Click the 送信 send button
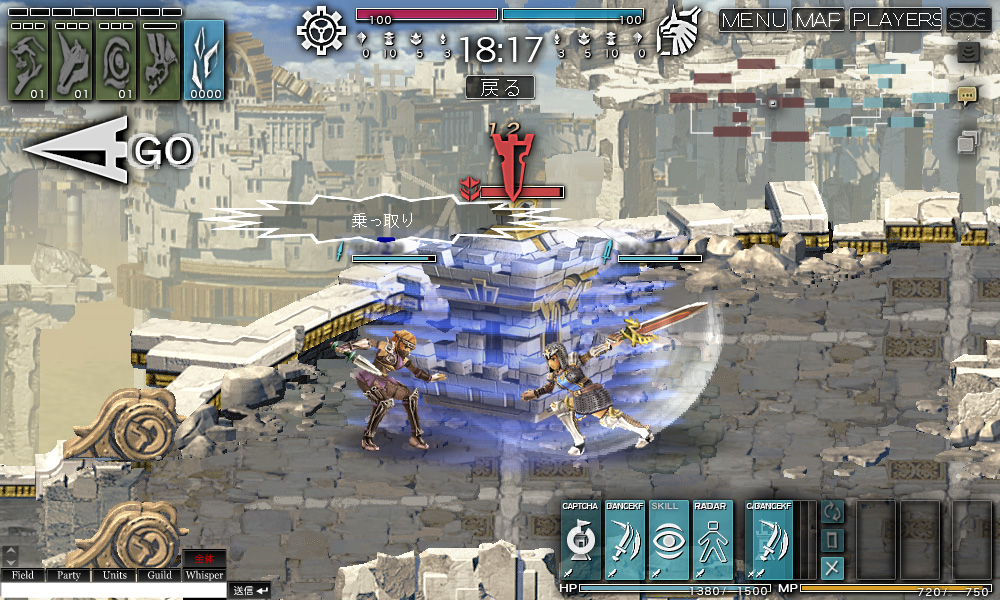 point(249,591)
